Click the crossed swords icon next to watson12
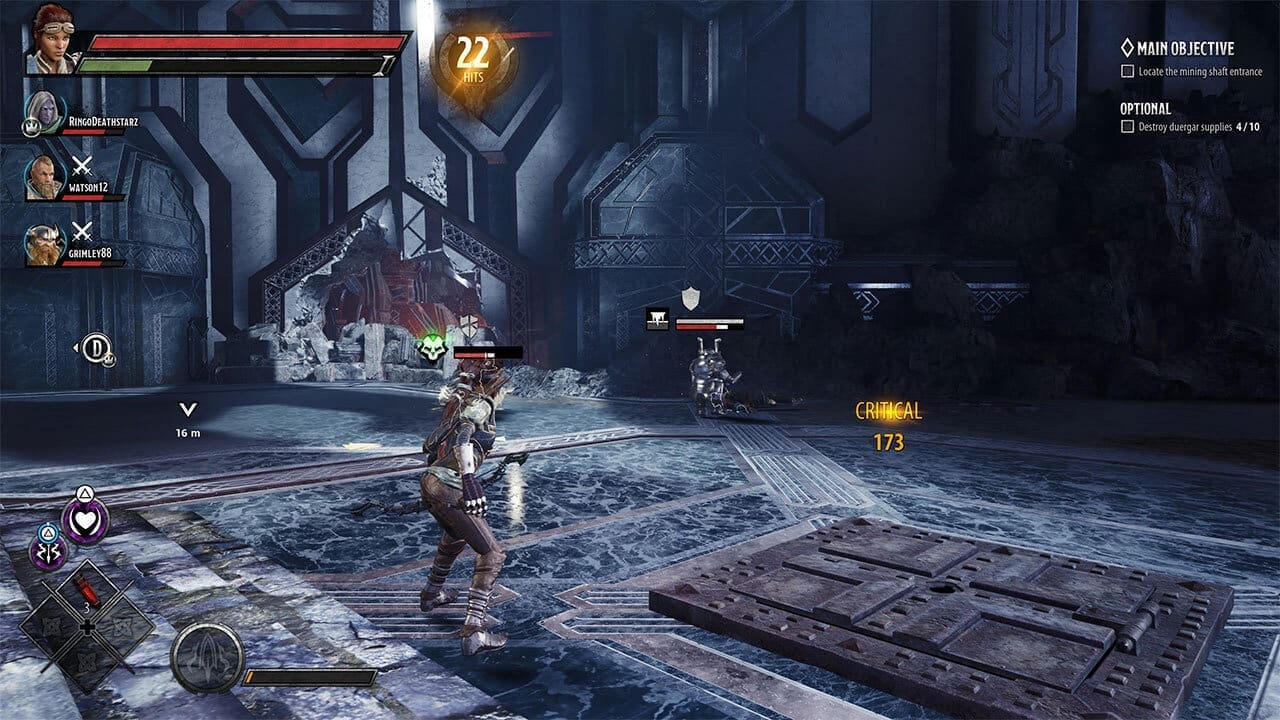This screenshot has width=1280, height=720. 82,167
